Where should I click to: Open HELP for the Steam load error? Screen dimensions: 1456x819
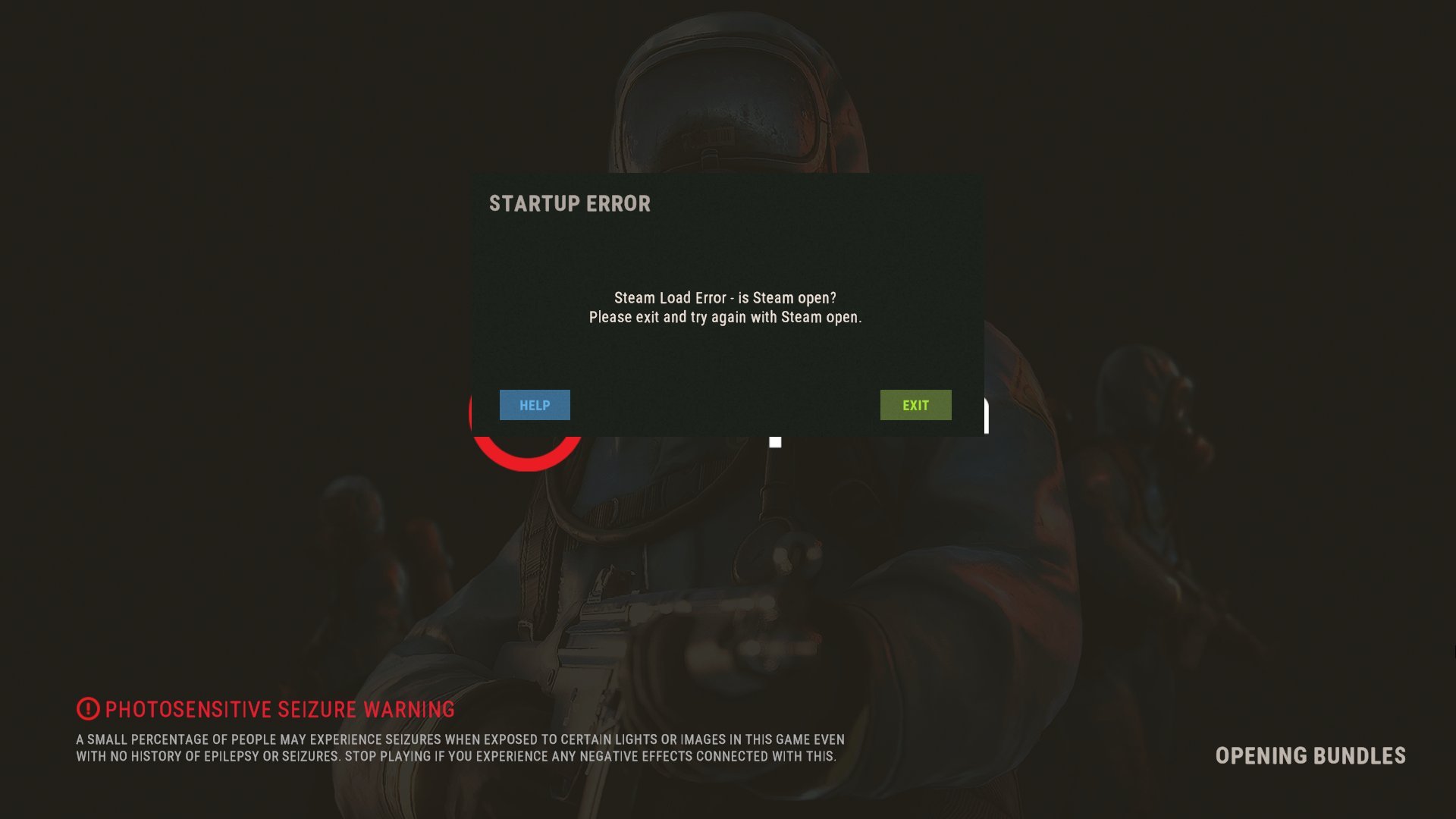(x=534, y=405)
